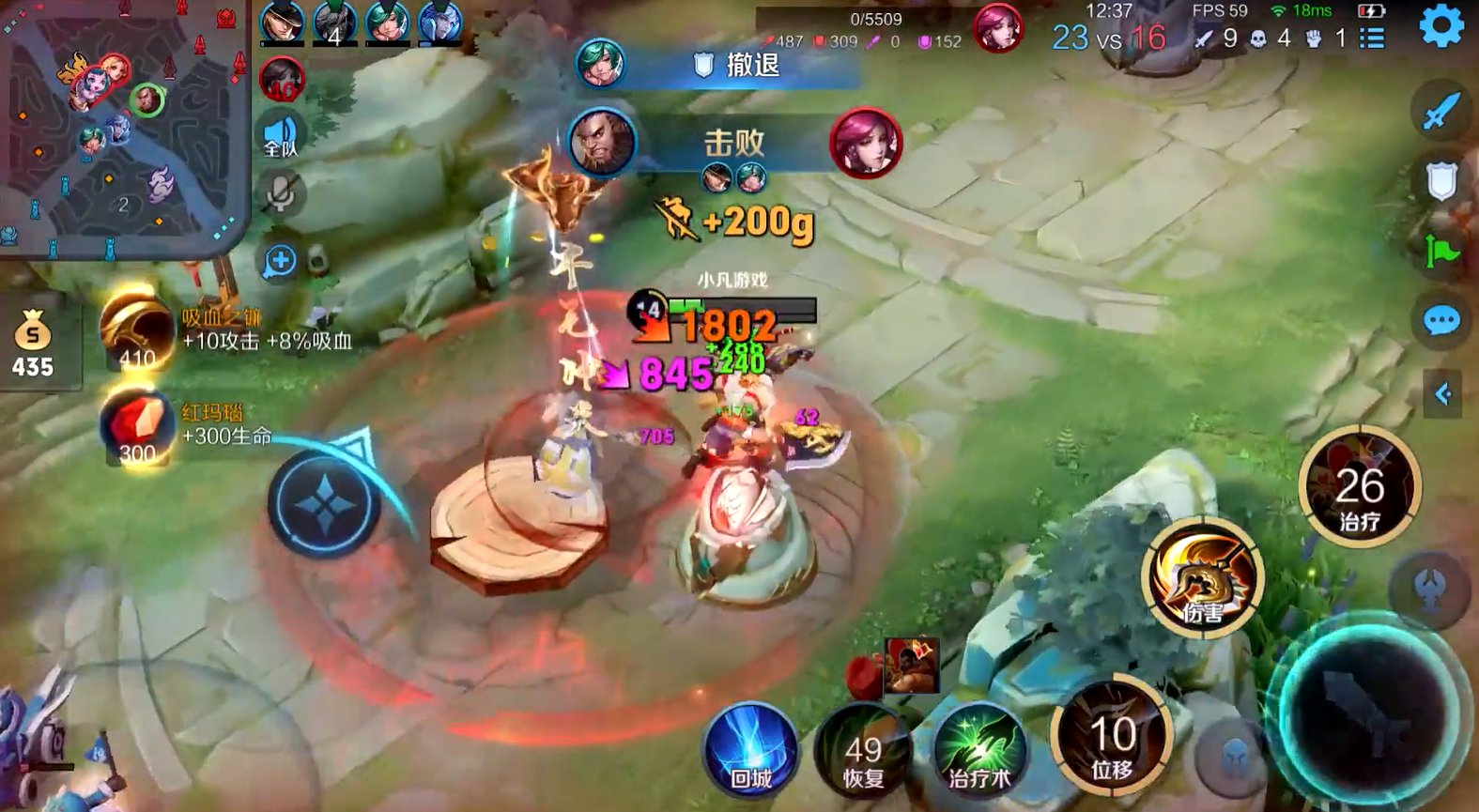1479x812 pixels.
Task: Buy the 吸血之镰 recommended item
Action: pos(137,329)
